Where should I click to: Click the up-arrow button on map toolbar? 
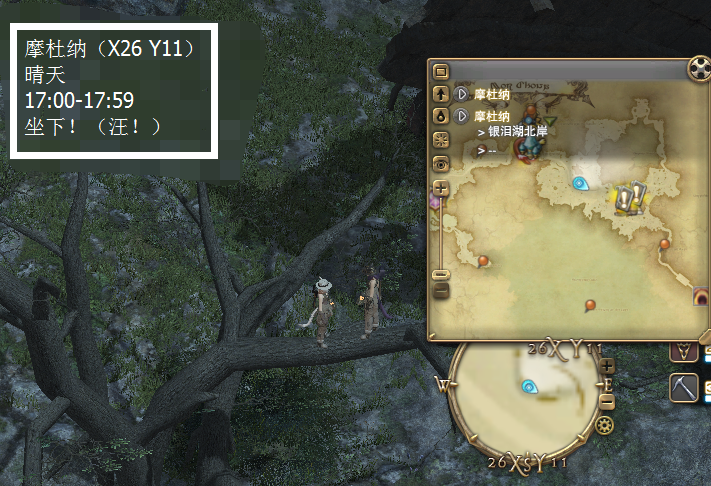[x=441, y=94]
